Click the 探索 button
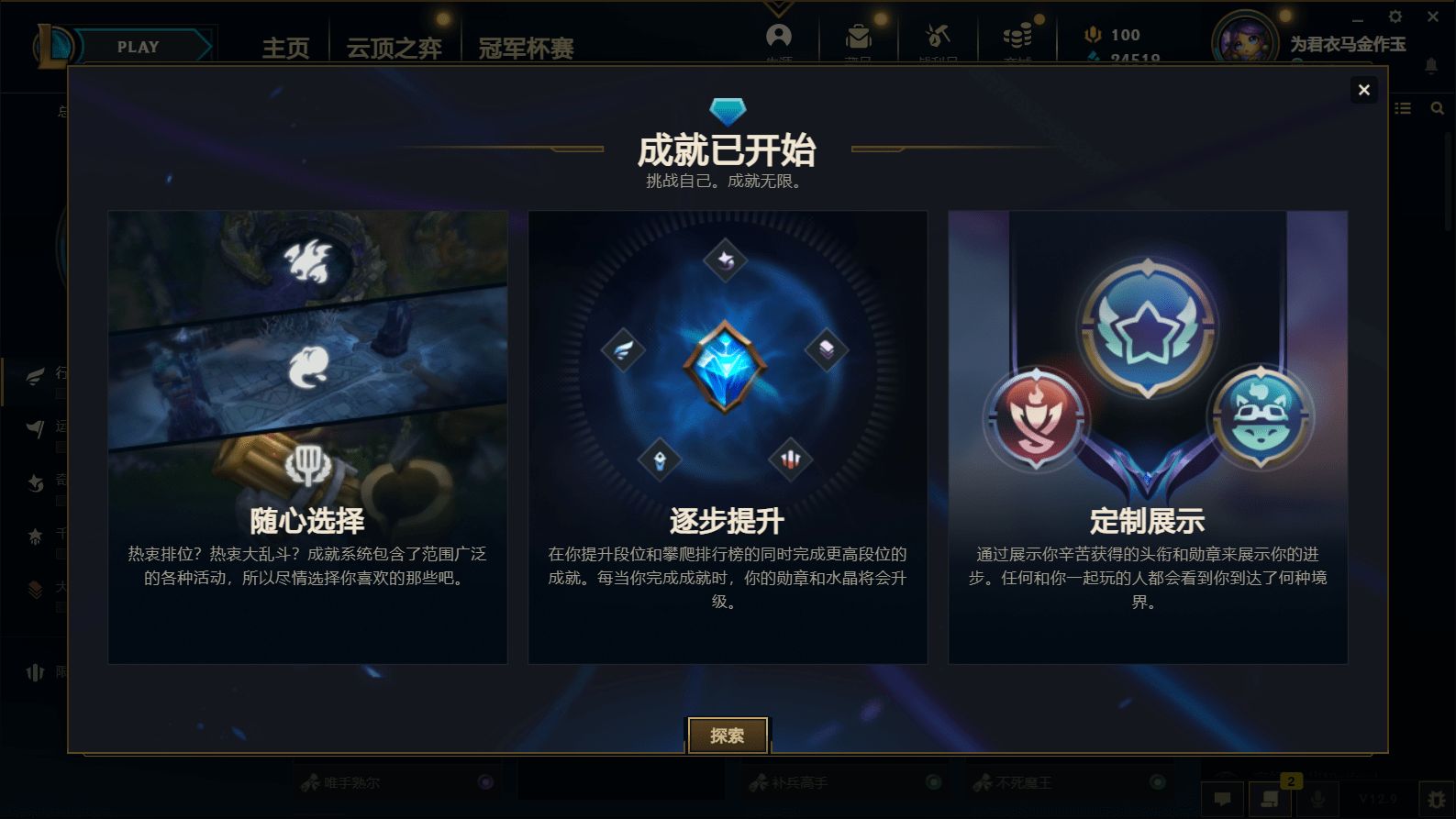The height and width of the screenshot is (819, 1456). [x=728, y=735]
